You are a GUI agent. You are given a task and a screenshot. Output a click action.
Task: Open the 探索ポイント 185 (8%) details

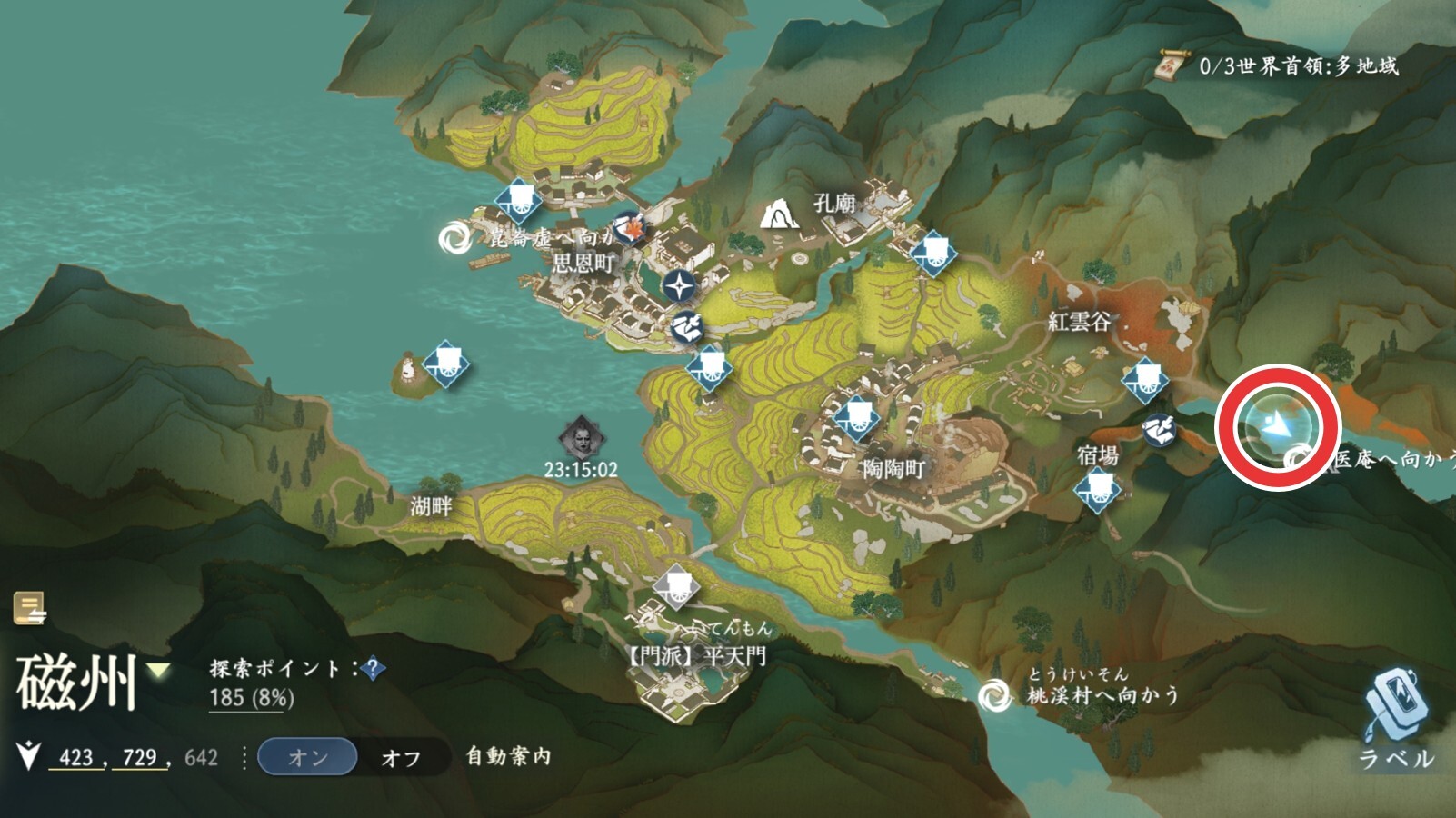tap(251, 698)
